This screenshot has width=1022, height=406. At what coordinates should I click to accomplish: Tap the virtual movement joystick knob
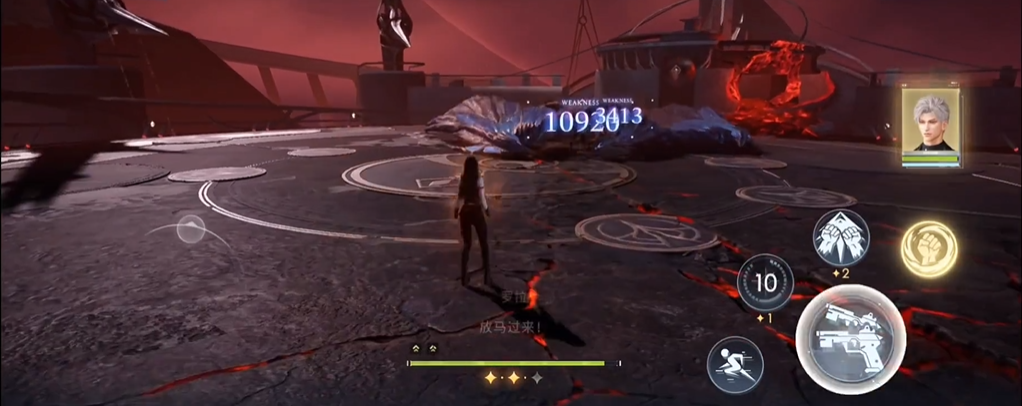pos(191,230)
